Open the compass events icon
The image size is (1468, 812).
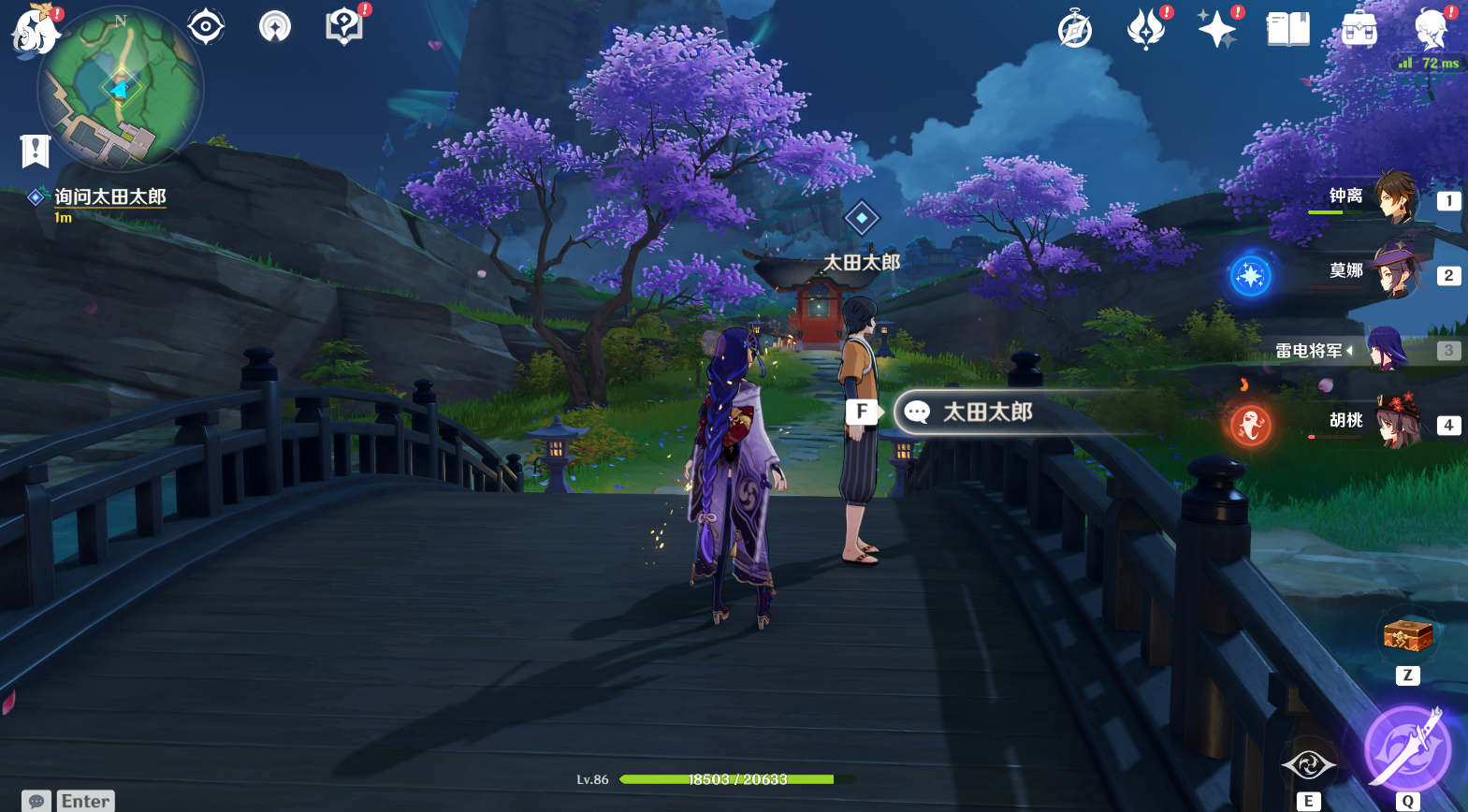click(1075, 29)
